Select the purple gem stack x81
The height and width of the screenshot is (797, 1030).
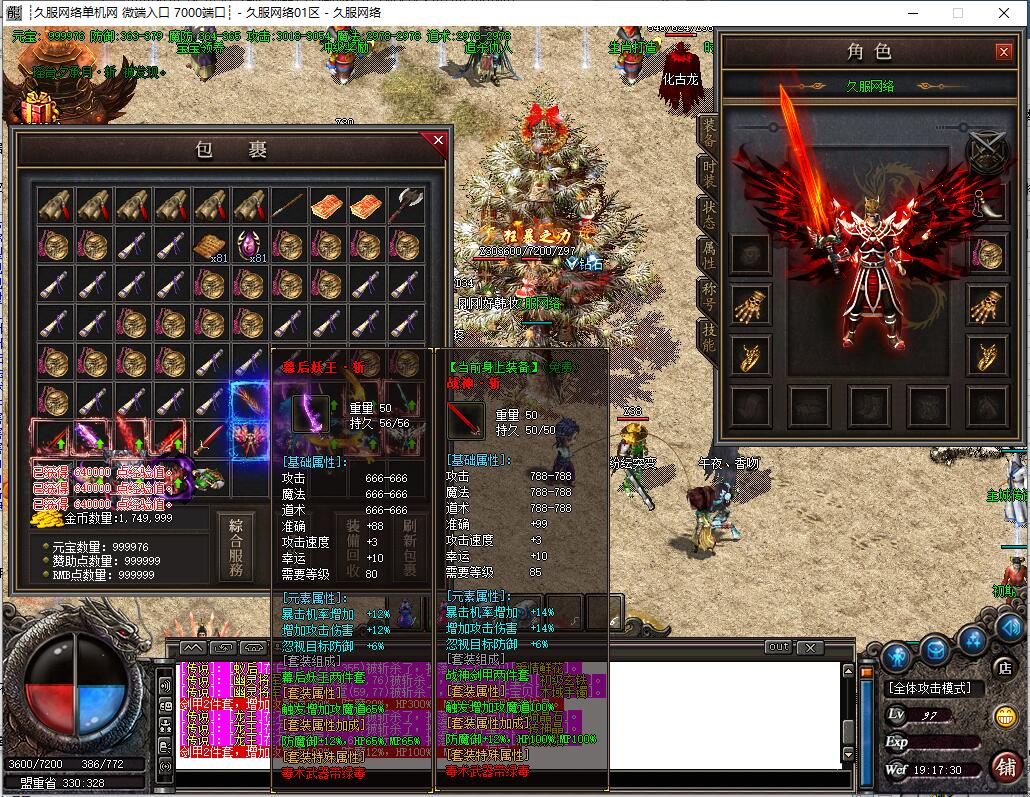[x=249, y=244]
